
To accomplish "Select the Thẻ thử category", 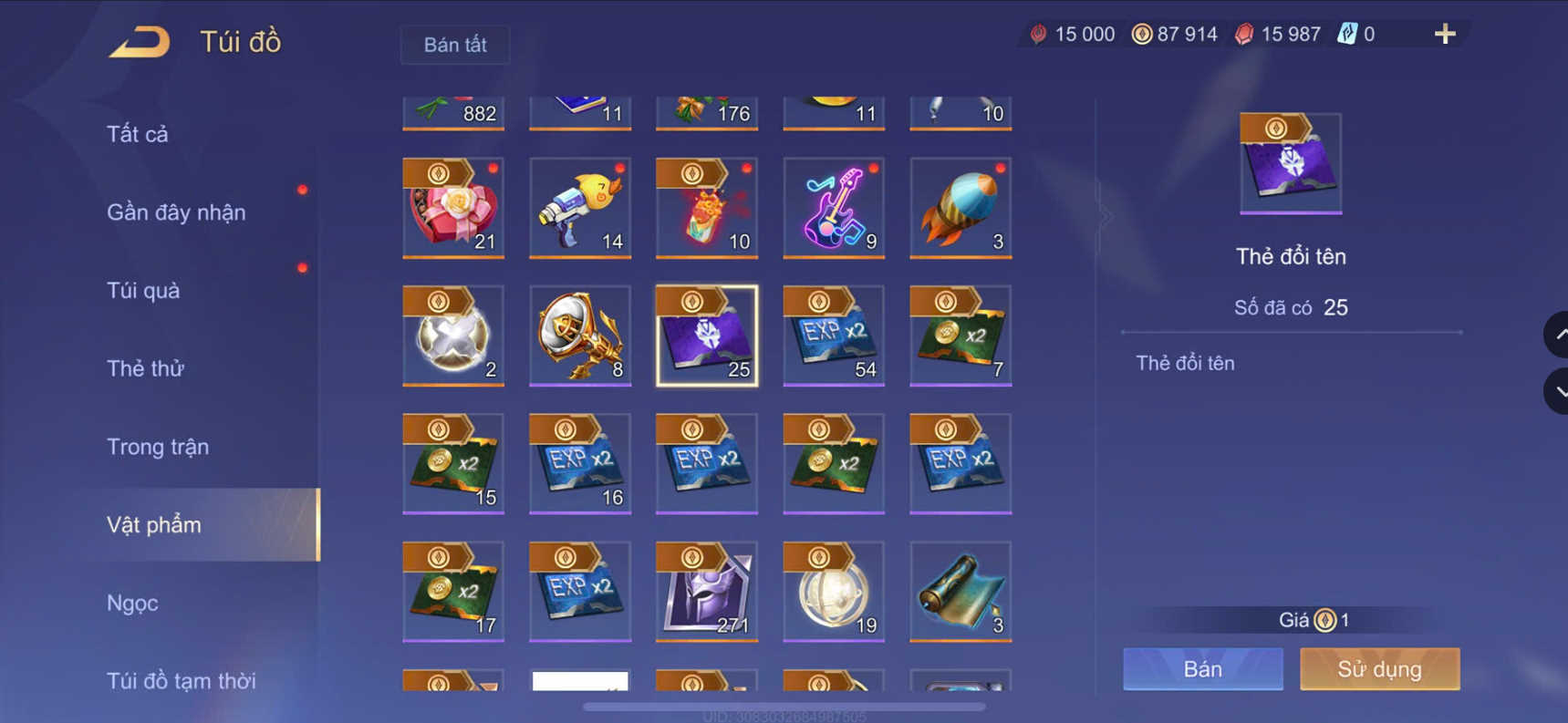I will (145, 368).
